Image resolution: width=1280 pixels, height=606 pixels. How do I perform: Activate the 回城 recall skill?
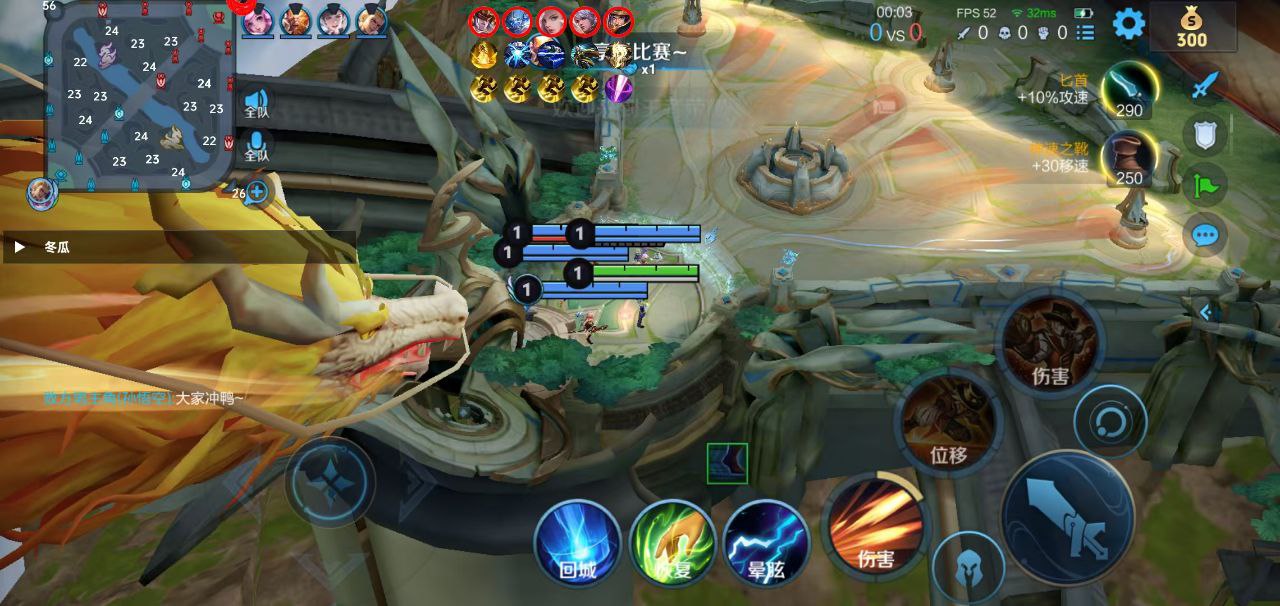[577, 543]
